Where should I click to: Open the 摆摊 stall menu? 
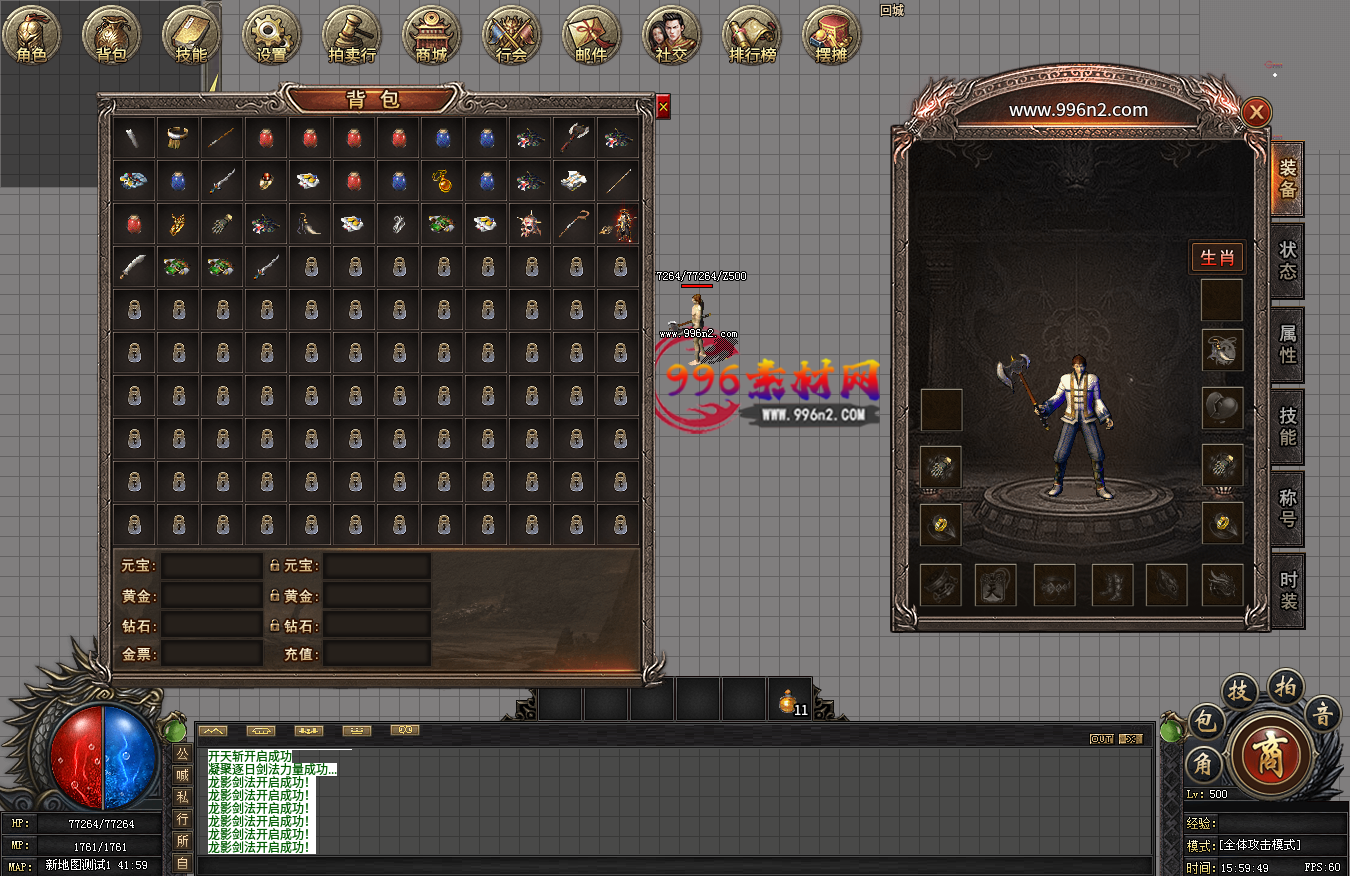[831, 36]
